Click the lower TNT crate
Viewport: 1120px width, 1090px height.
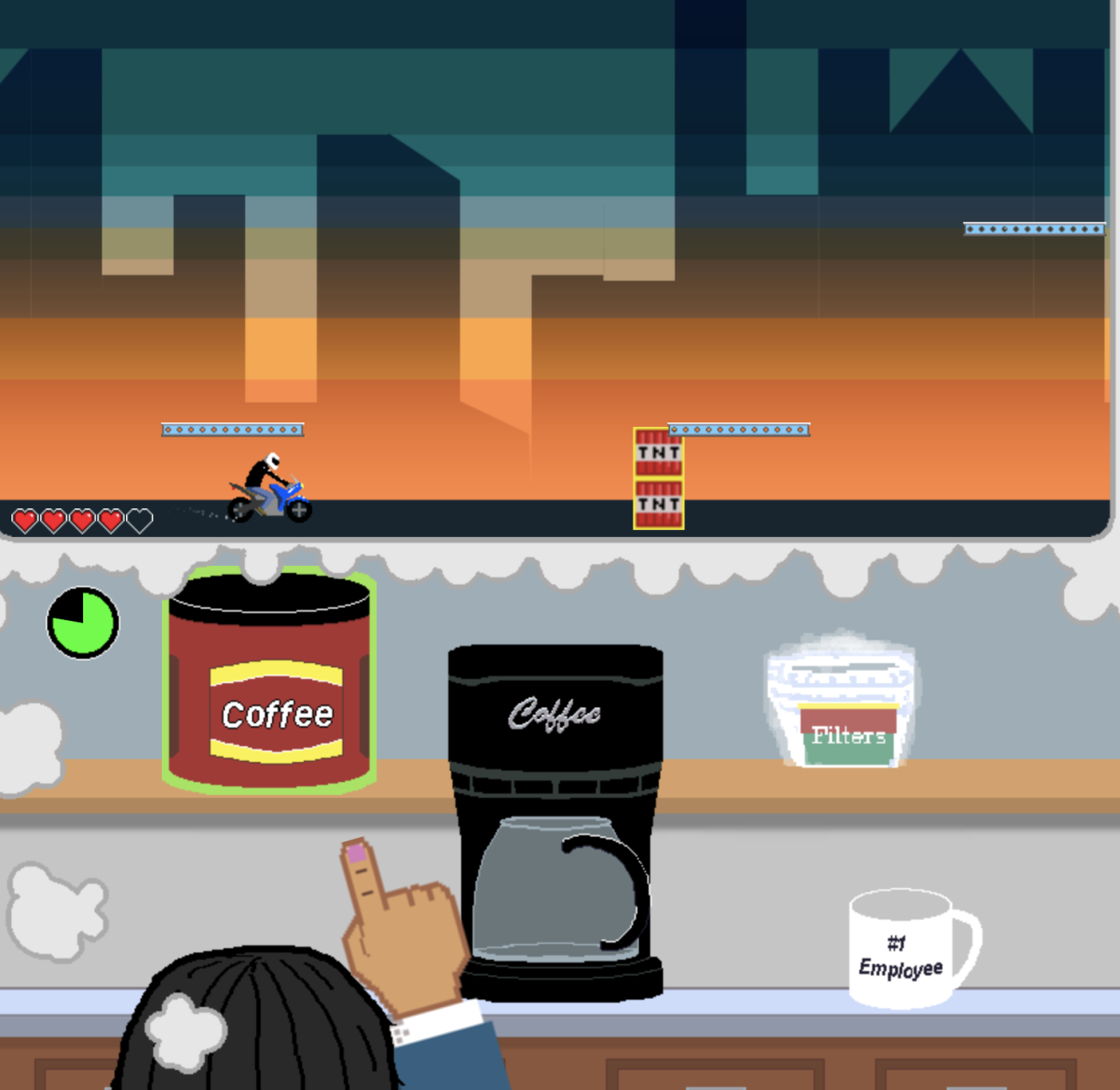click(x=658, y=505)
